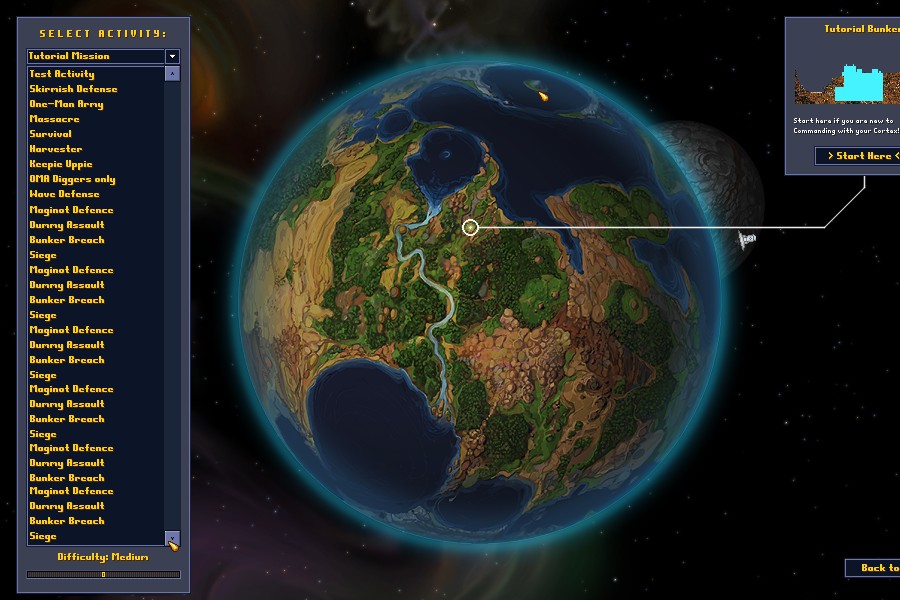Pick the One-Man Army activity

tap(66, 104)
